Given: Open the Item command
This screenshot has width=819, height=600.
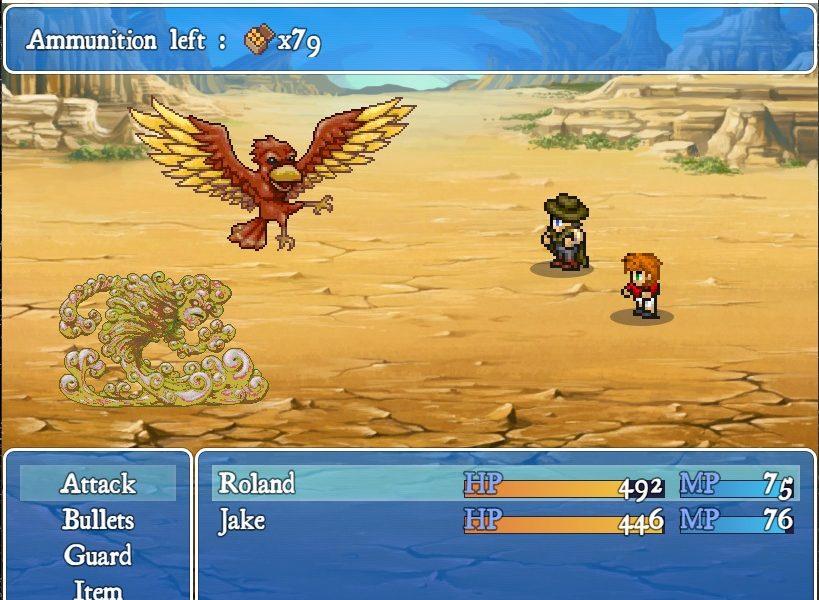Looking at the screenshot, I should coord(98,589).
